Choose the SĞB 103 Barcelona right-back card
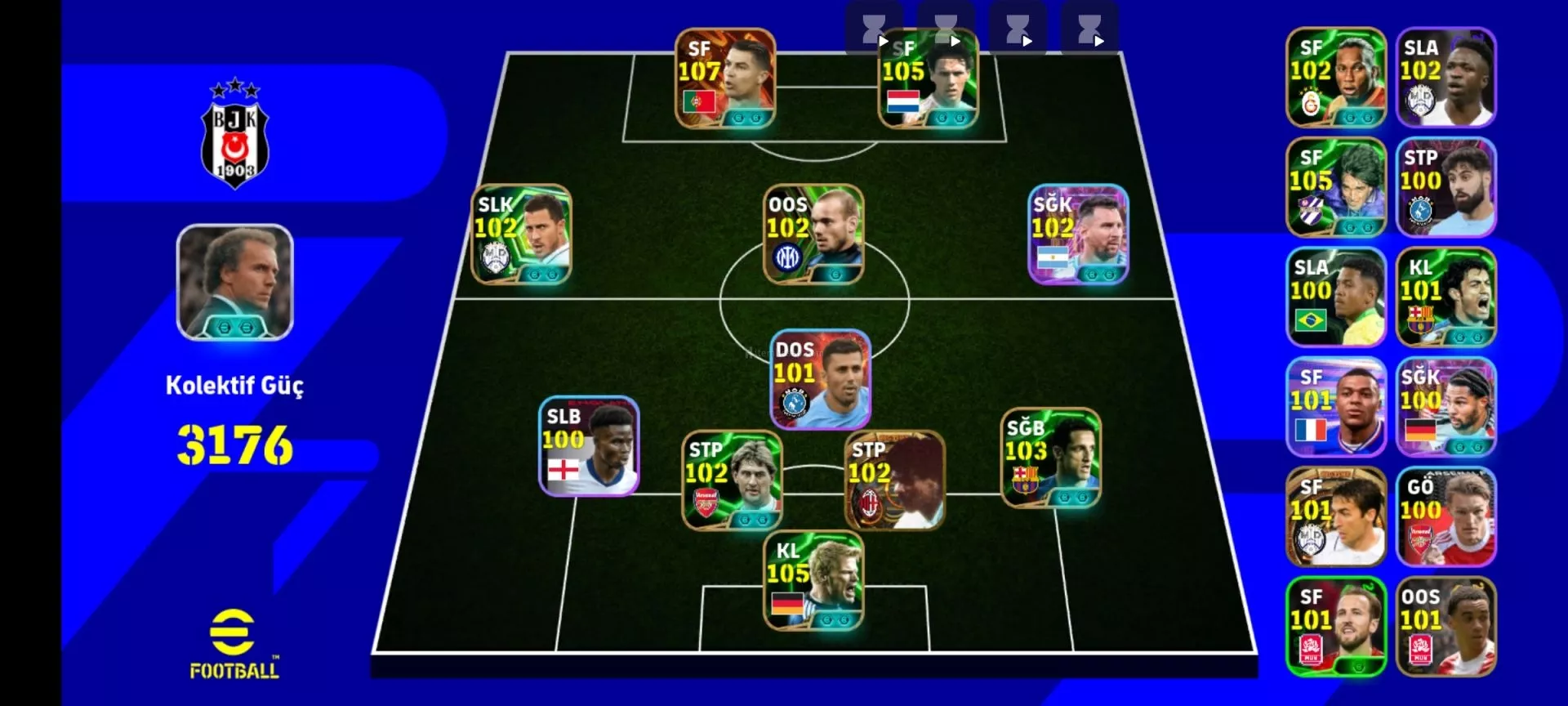 pos(1051,458)
